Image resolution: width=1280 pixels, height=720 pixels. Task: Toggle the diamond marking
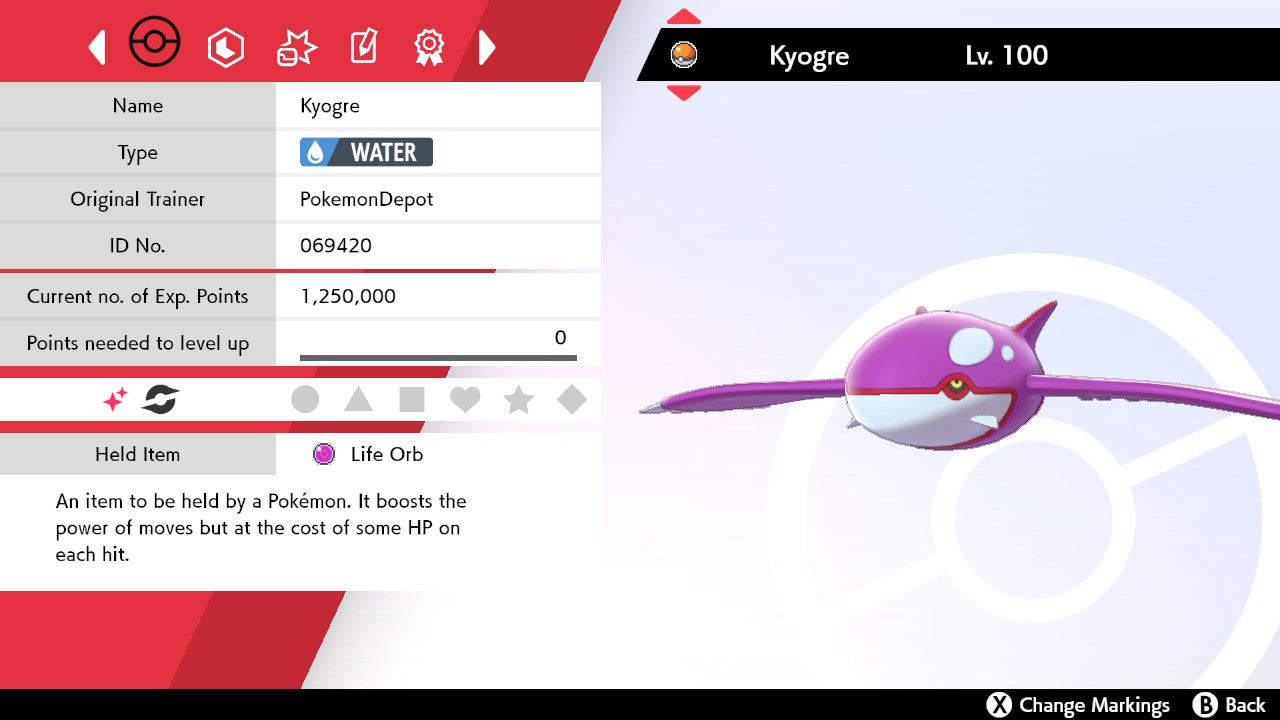[572, 400]
